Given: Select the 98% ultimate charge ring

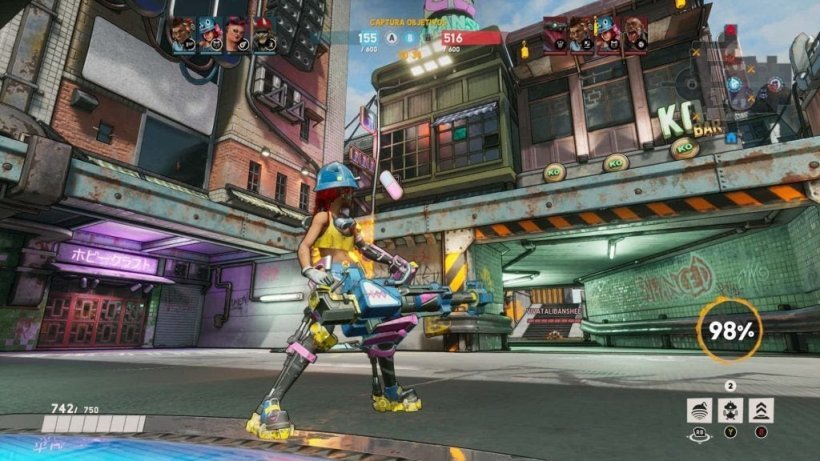Looking at the screenshot, I should (x=729, y=329).
